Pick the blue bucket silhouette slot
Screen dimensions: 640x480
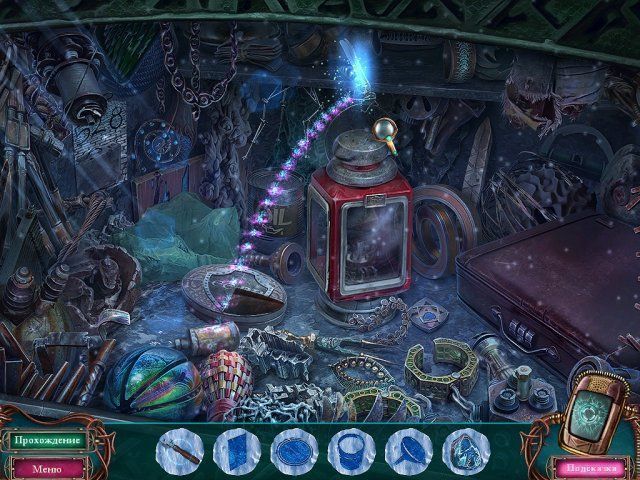[x=351, y=451]
